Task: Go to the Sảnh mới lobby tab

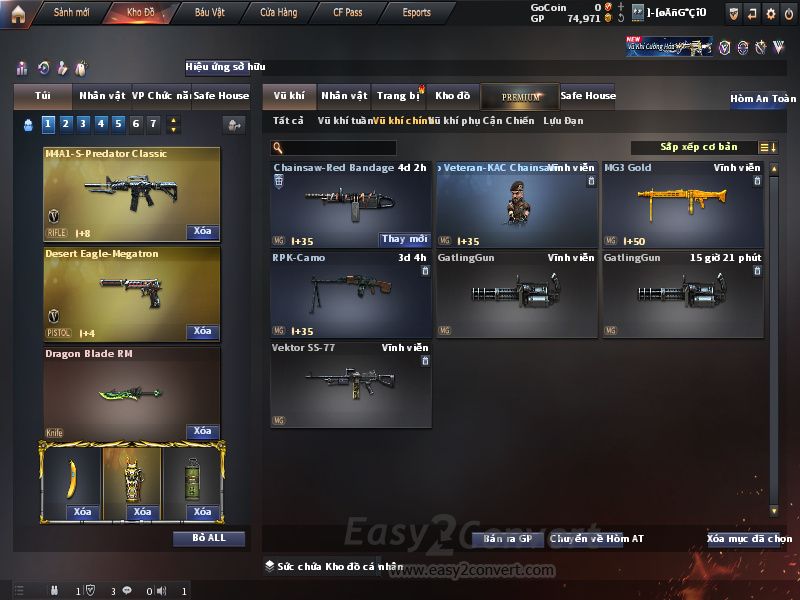Action: coord(71,13)
